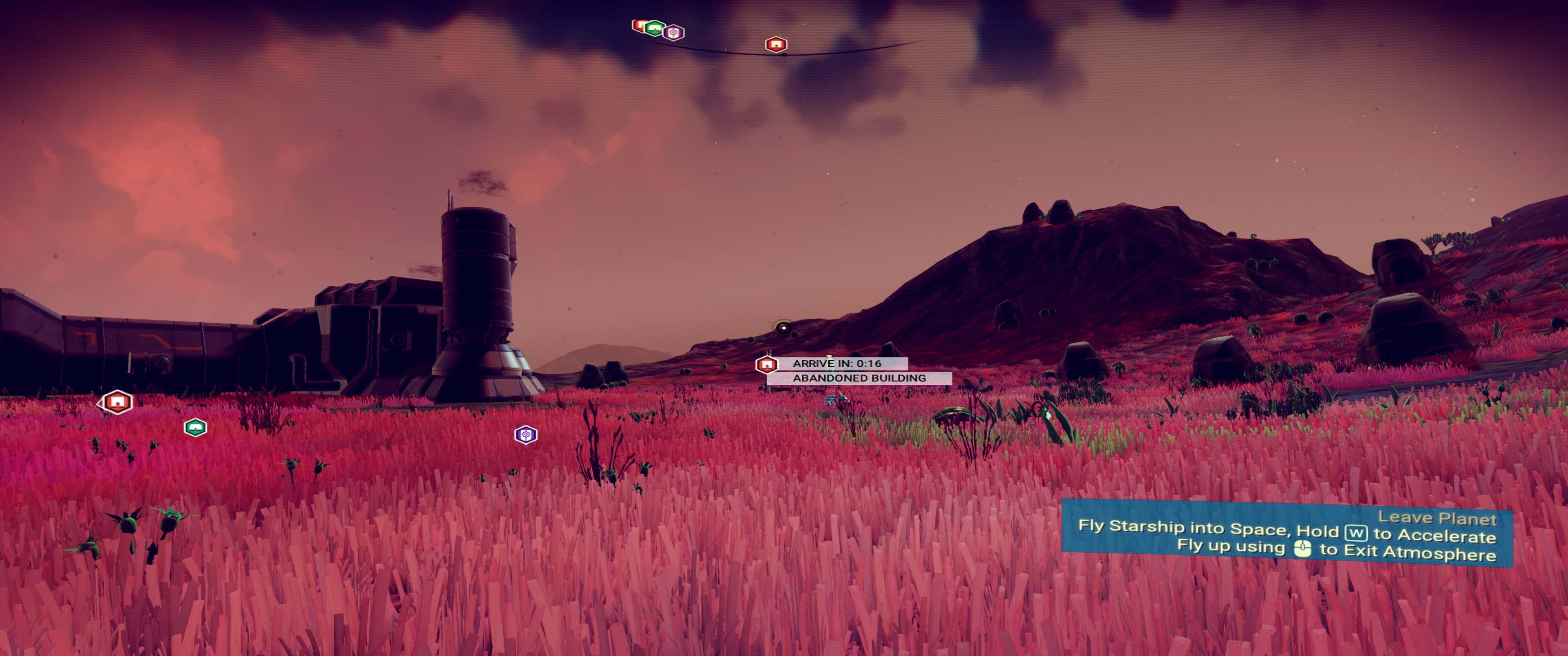Click the lone red building marker on the compass
The width and height of the screenshot is (1568, 656).
pos(775,45)
